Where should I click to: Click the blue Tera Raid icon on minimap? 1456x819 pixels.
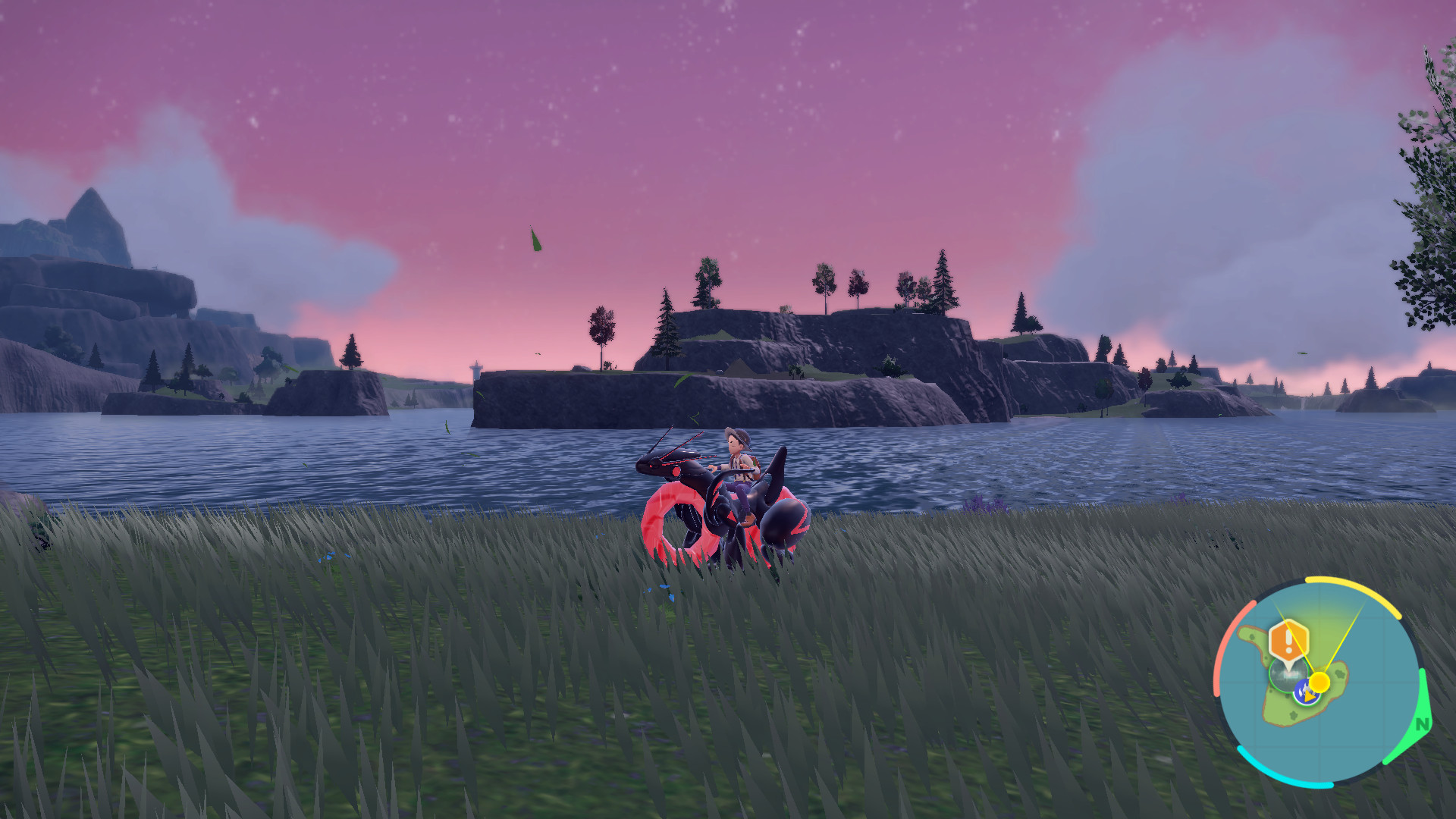point(1305,692)
